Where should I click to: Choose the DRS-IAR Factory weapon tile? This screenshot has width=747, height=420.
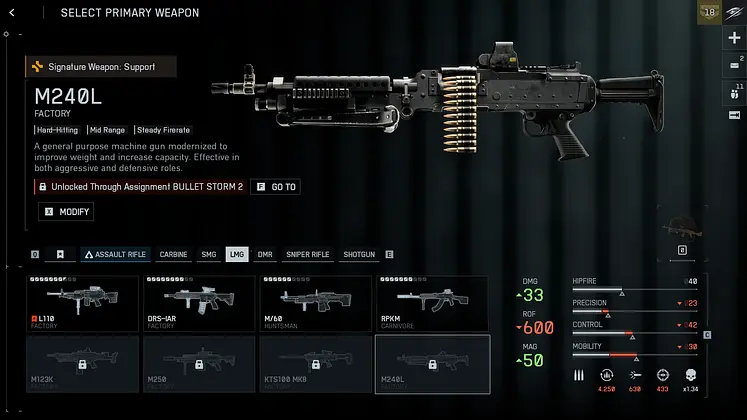(x=200, y=304)
